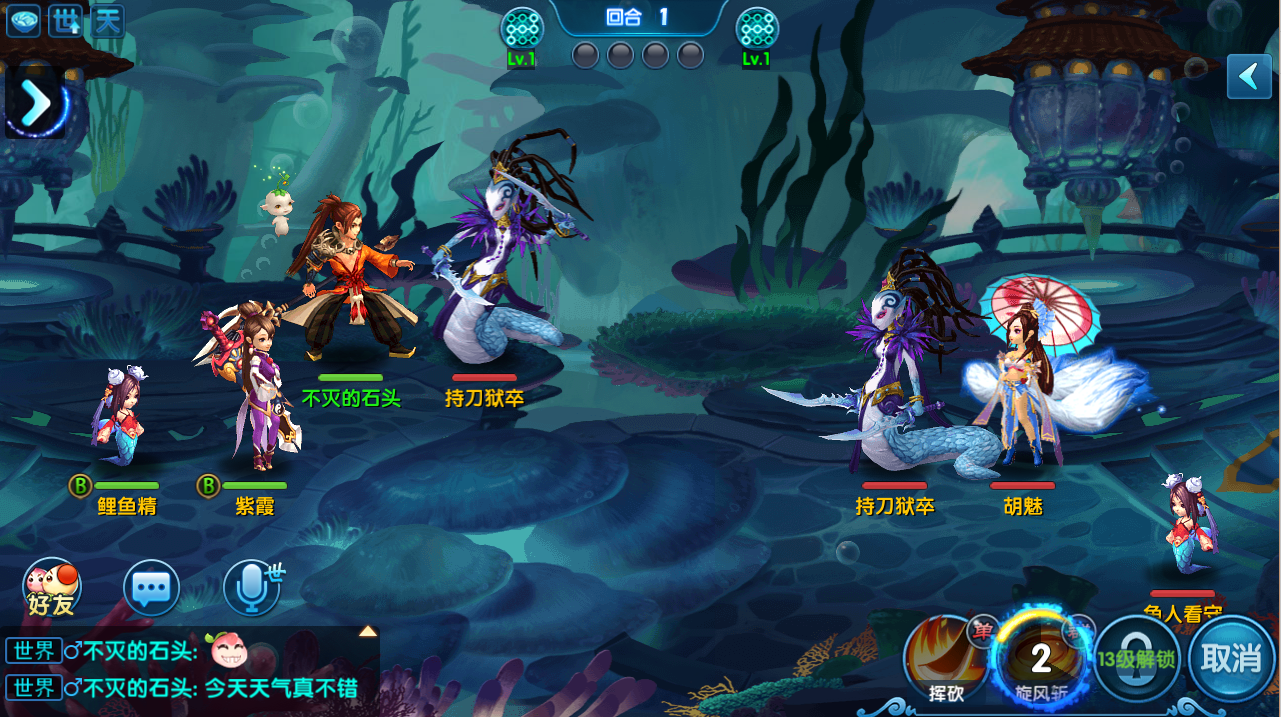Click the left-arrow button at the top right

click(1248, 76)
